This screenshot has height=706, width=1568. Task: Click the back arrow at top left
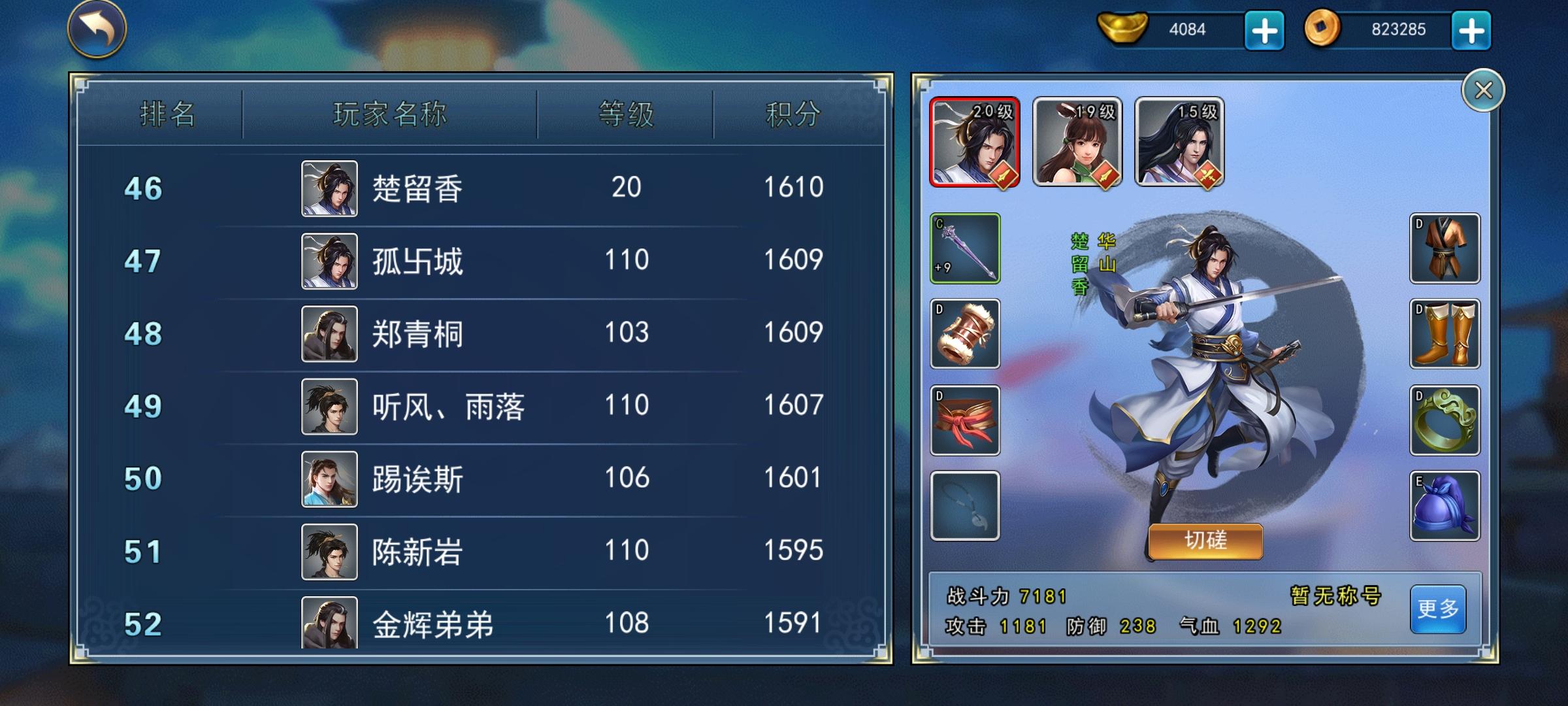(95, 31)
